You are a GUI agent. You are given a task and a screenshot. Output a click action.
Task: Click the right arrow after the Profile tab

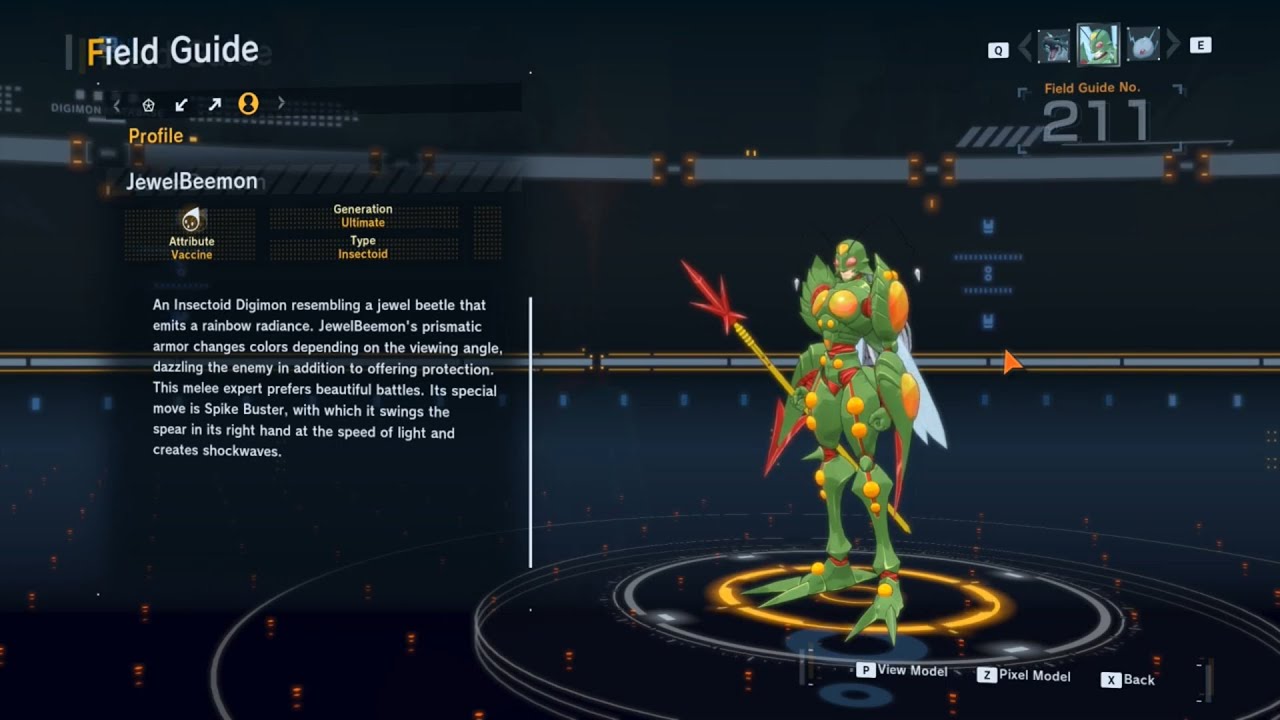pos(281,103)
